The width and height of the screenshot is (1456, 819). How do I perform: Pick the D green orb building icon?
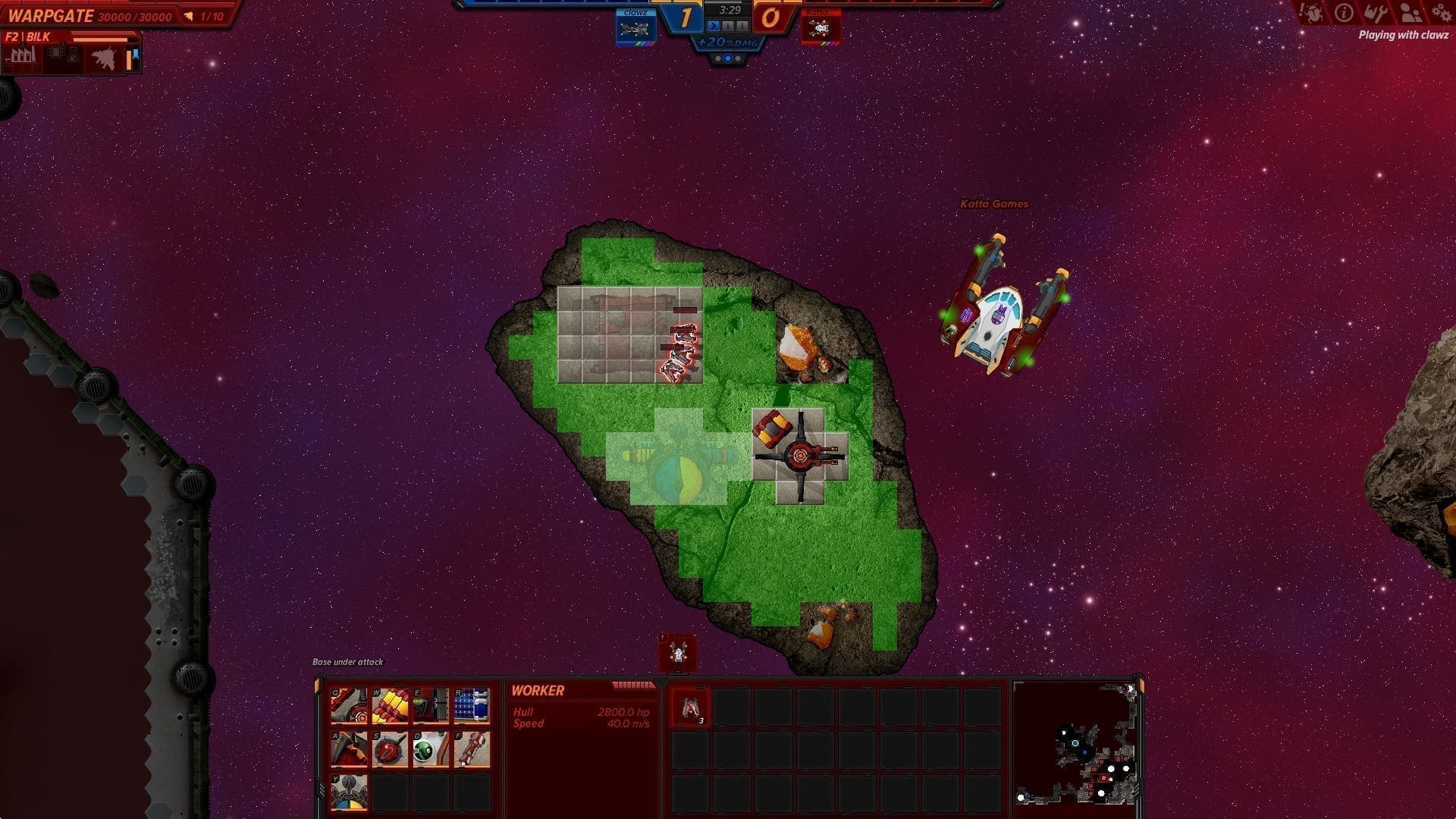[431, 749]
